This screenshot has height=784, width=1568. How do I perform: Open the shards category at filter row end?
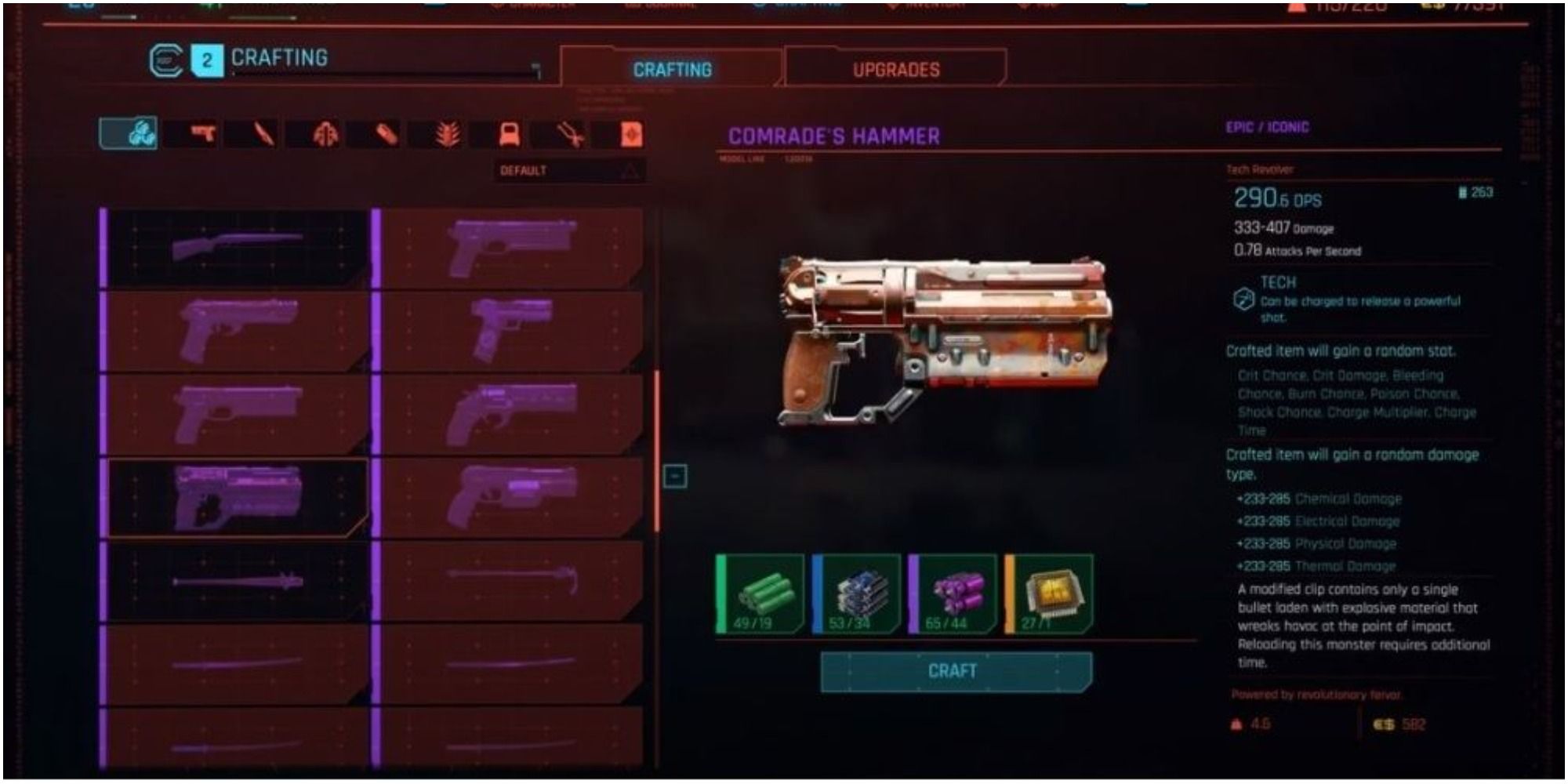click(632, 136)
